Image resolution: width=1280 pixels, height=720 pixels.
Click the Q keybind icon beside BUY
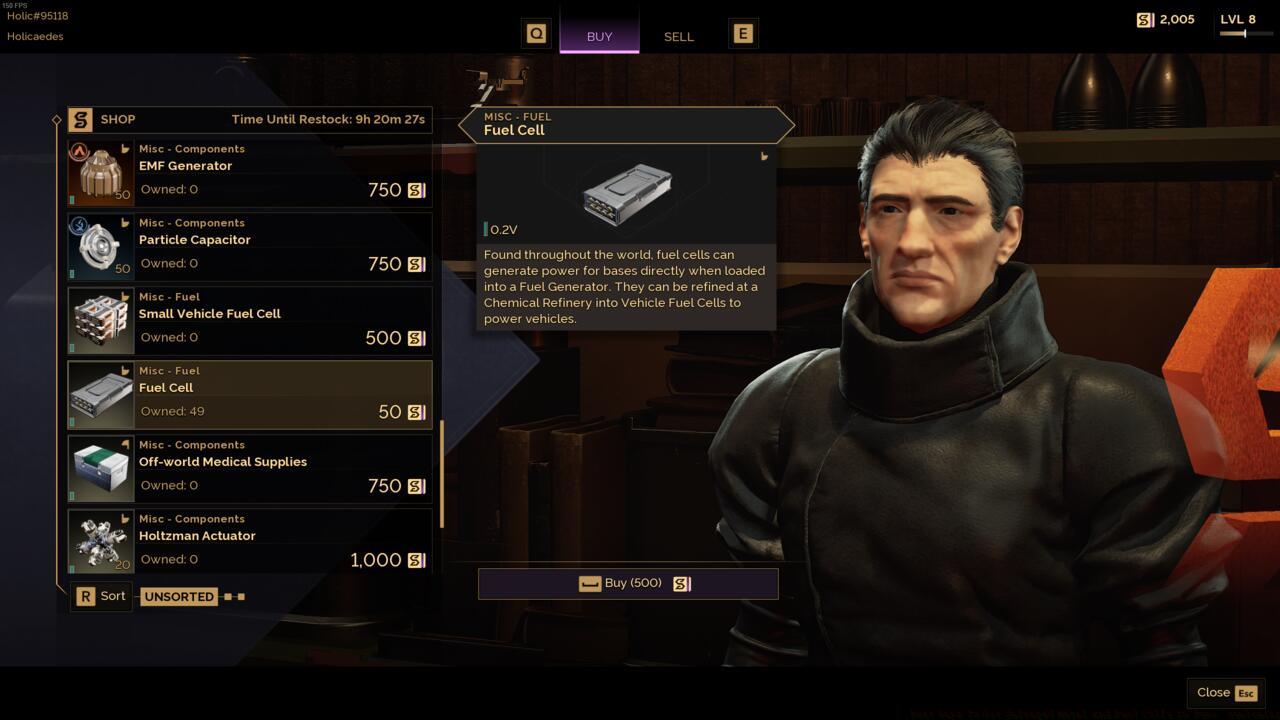point(536,32)
